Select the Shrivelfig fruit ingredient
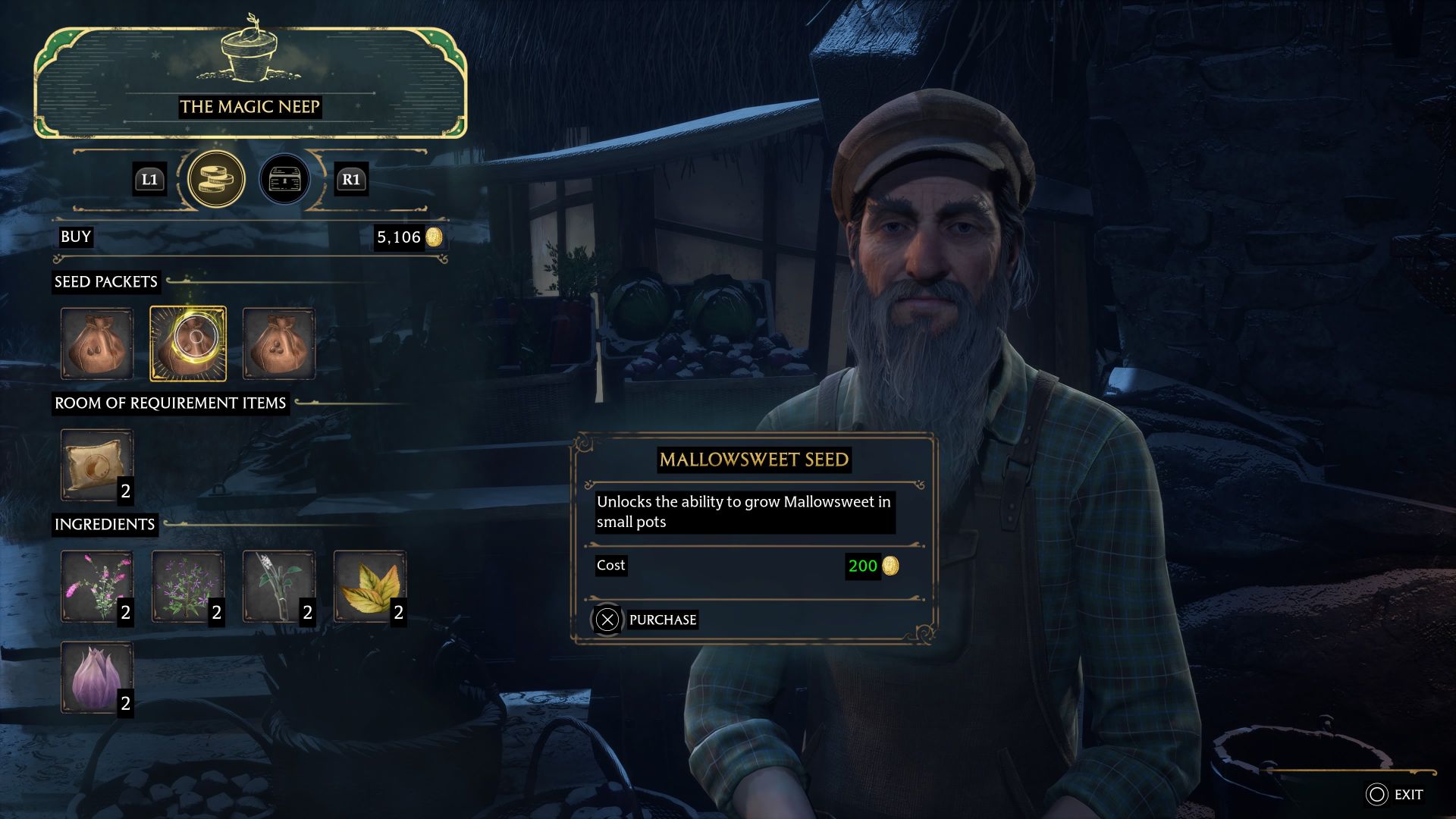 pos(97,677)
